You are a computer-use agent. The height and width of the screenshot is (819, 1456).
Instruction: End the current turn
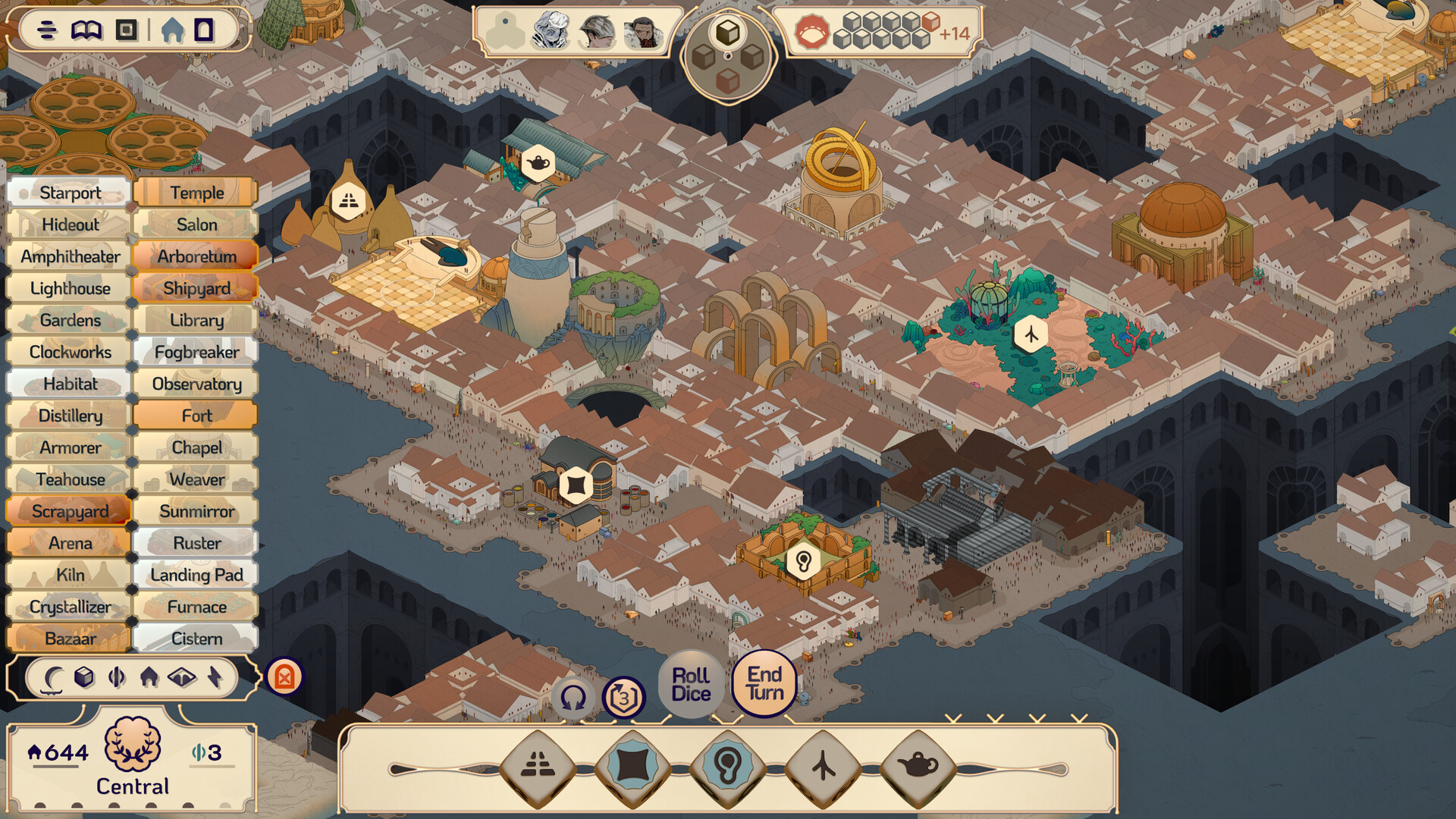point(764,683)
